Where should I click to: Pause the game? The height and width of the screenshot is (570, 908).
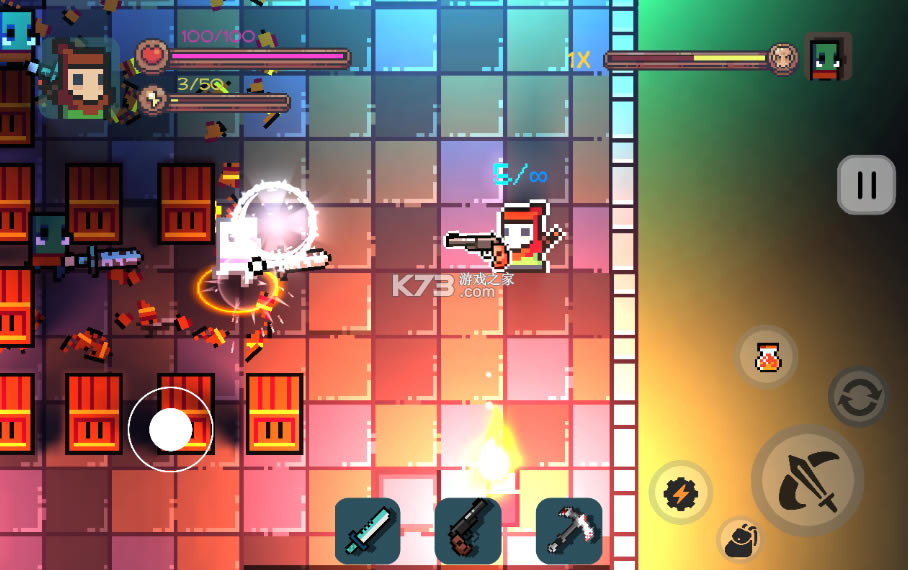coord(866,185)
